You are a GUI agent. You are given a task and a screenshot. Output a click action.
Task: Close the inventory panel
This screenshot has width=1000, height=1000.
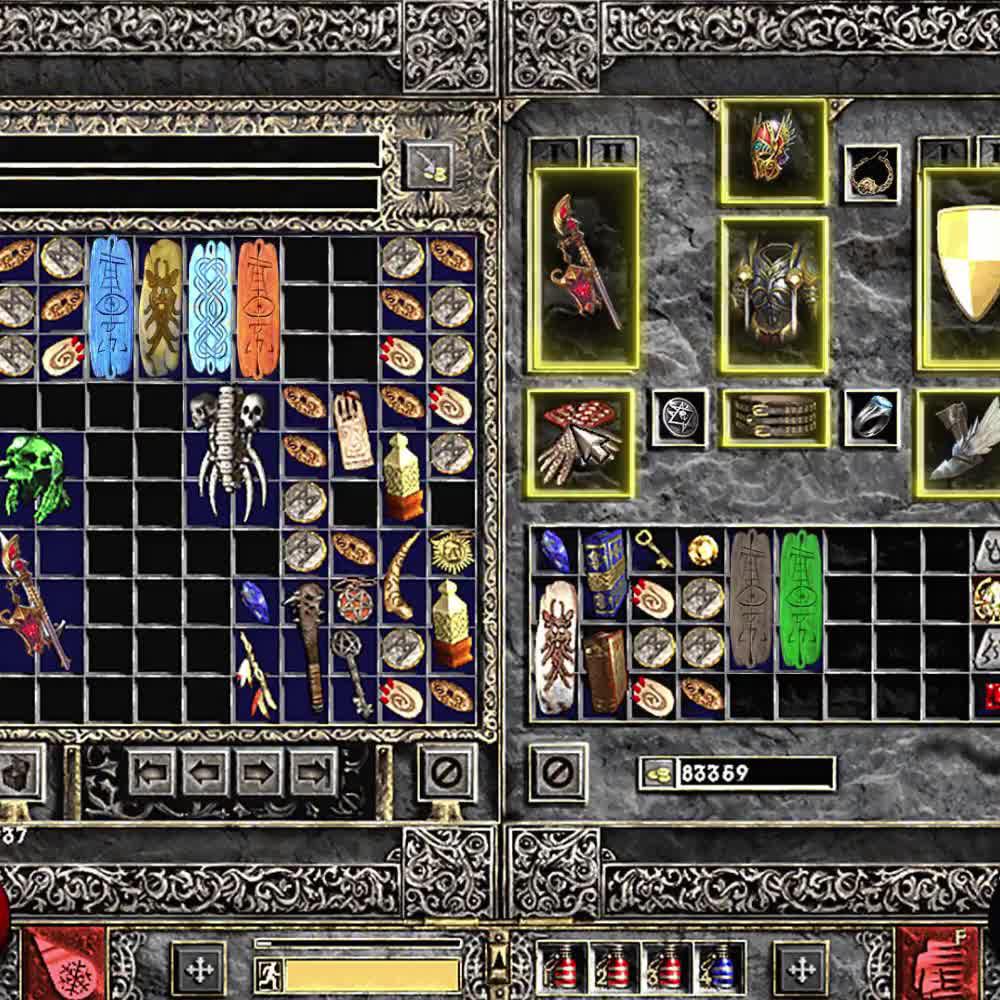click(x=558, y=771)
